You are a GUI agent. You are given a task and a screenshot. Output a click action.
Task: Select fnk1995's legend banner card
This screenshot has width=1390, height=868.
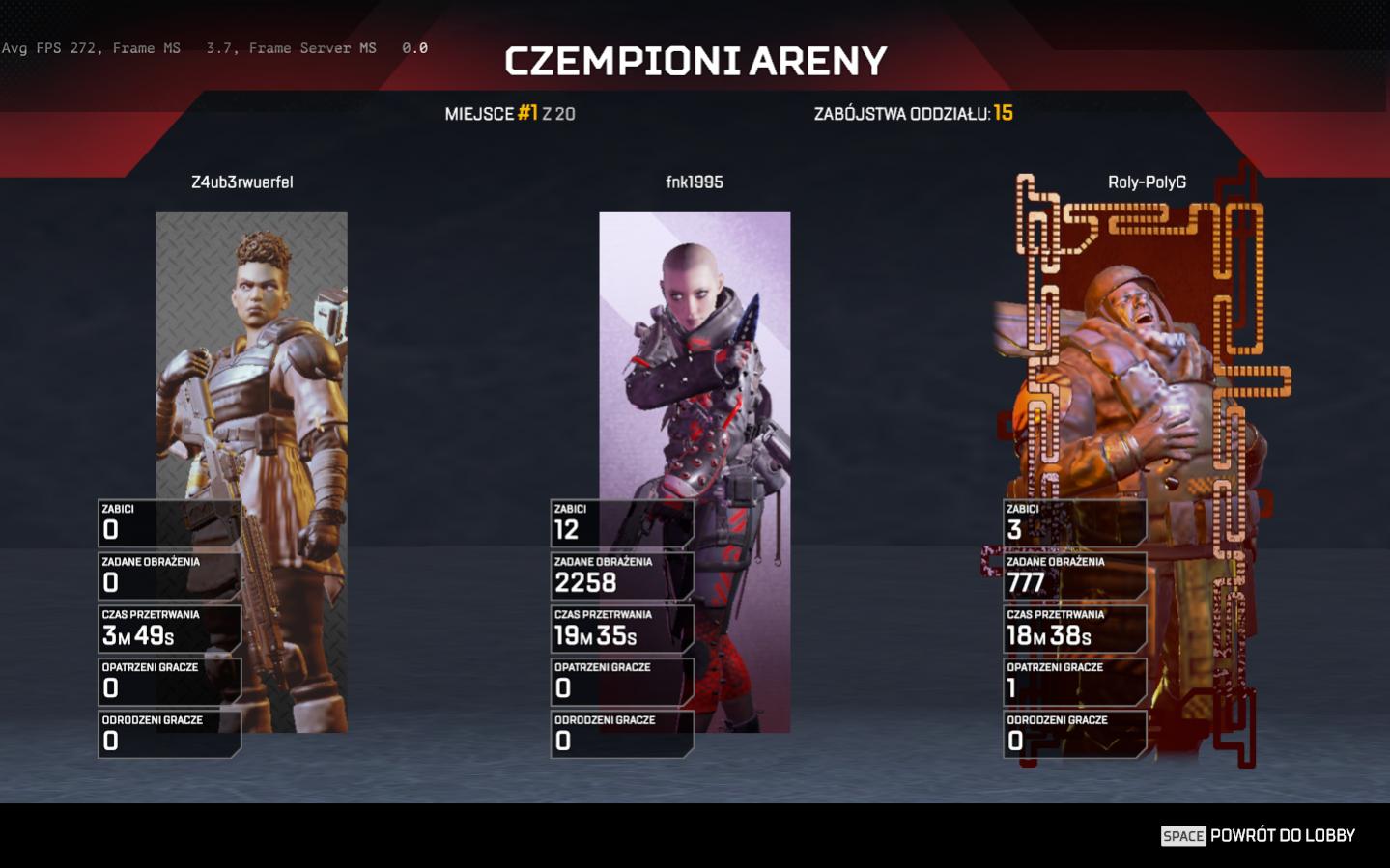tap(695, 367)
